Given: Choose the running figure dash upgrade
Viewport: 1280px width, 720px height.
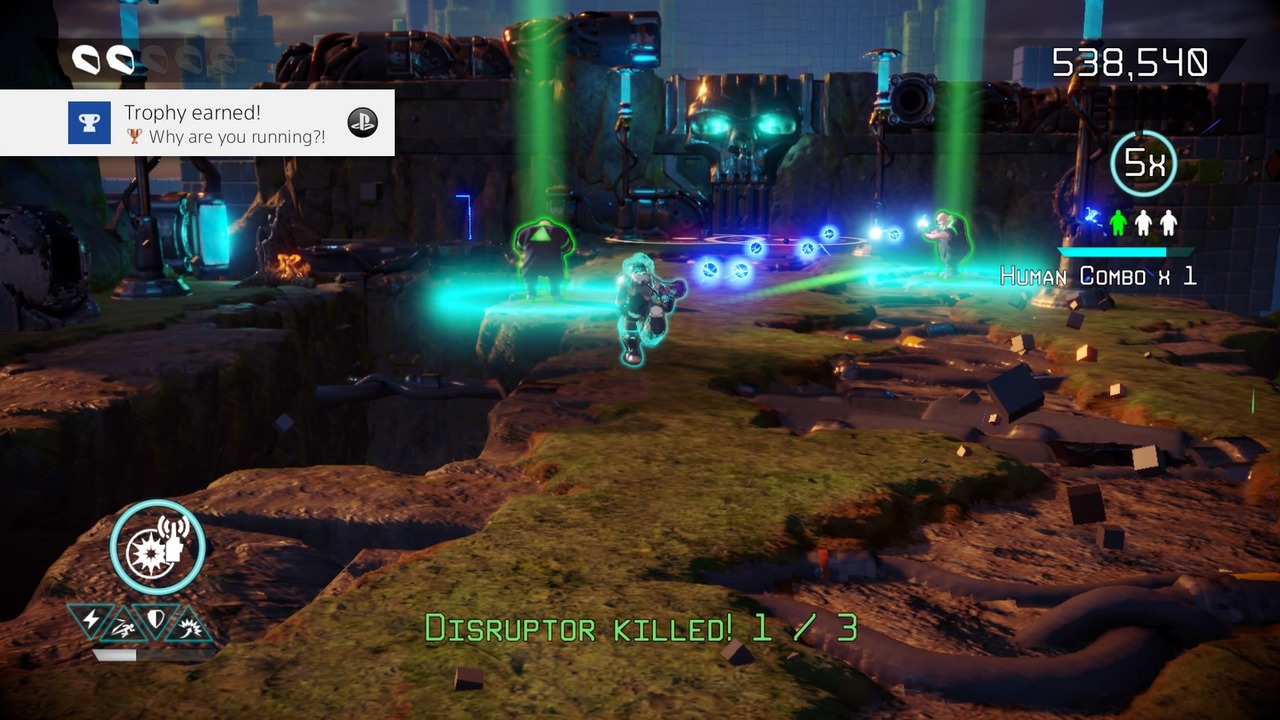Looking at the screenshot, I should coord(123,627).
